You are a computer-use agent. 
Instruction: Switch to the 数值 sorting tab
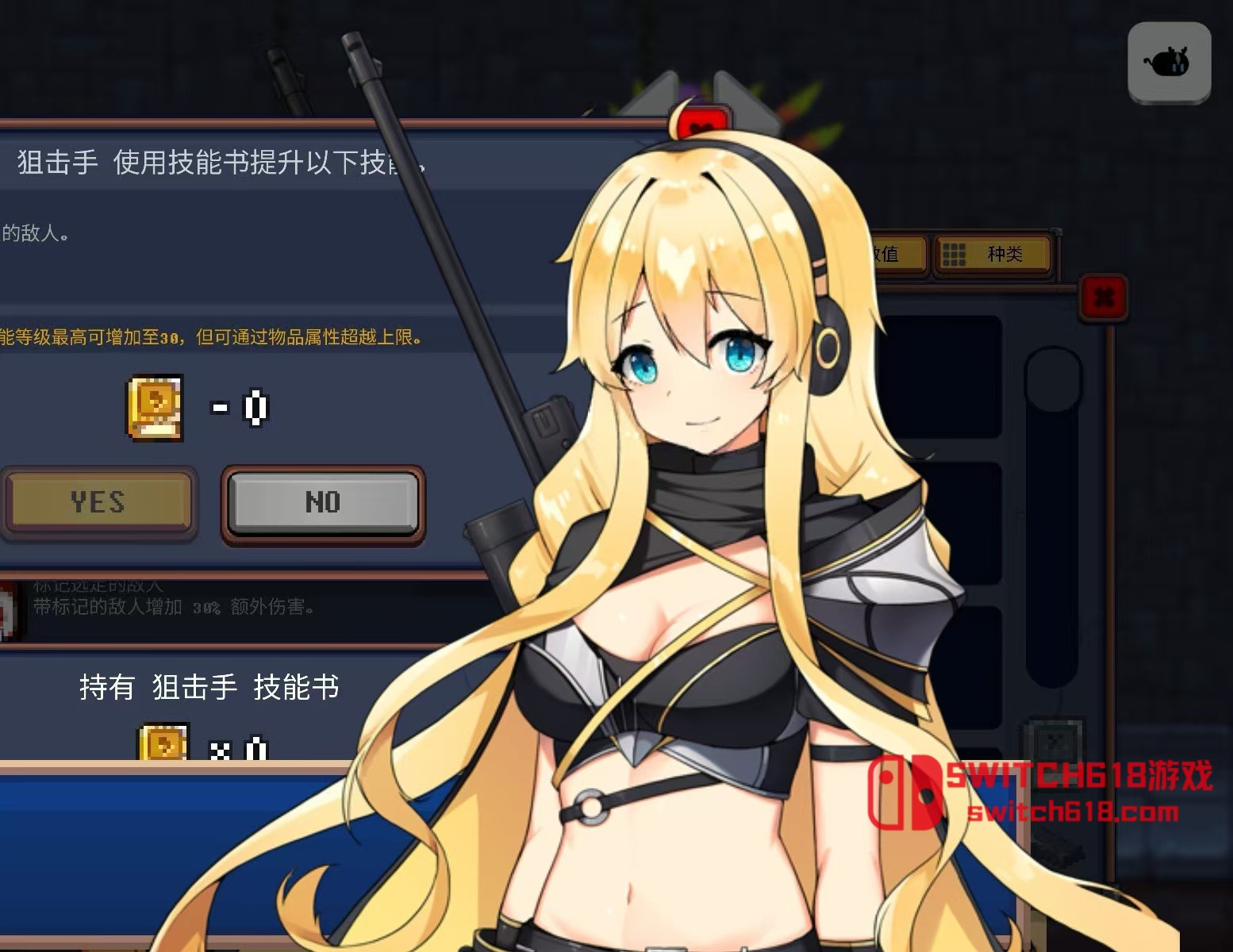[x=897, y=255]
